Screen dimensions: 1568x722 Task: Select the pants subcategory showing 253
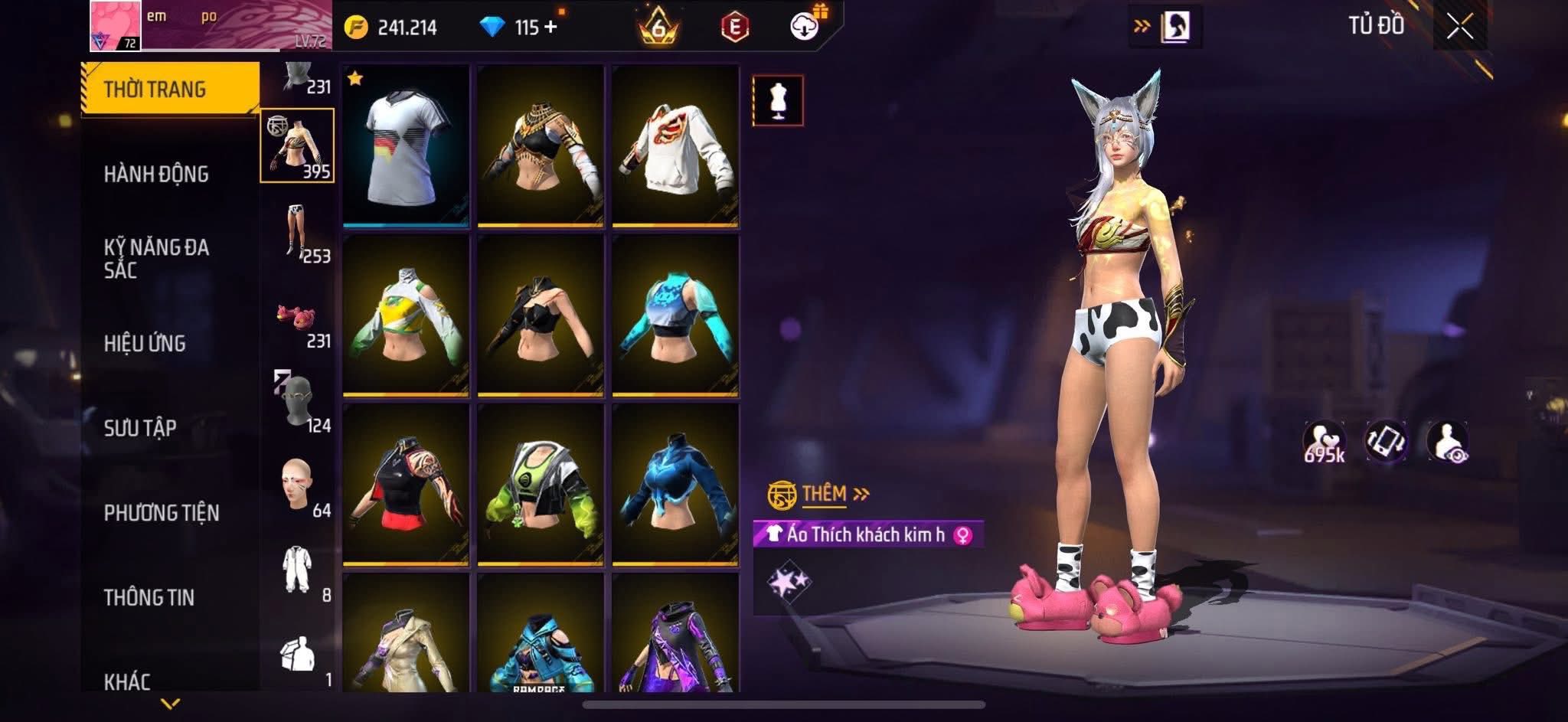coord(299,232)
